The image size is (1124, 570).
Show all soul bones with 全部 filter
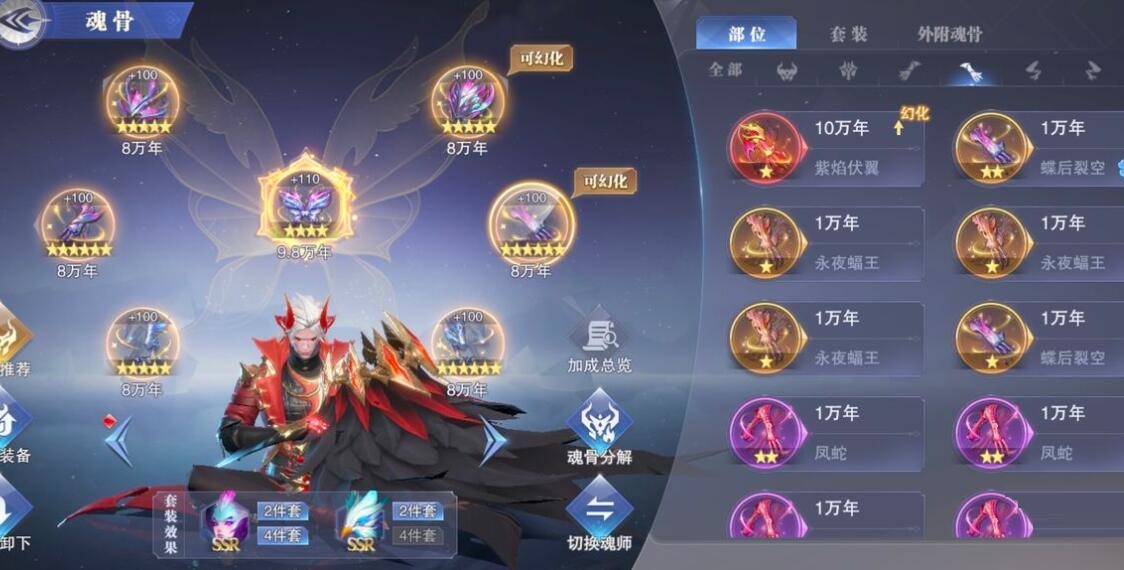click(x=726, y=70)
